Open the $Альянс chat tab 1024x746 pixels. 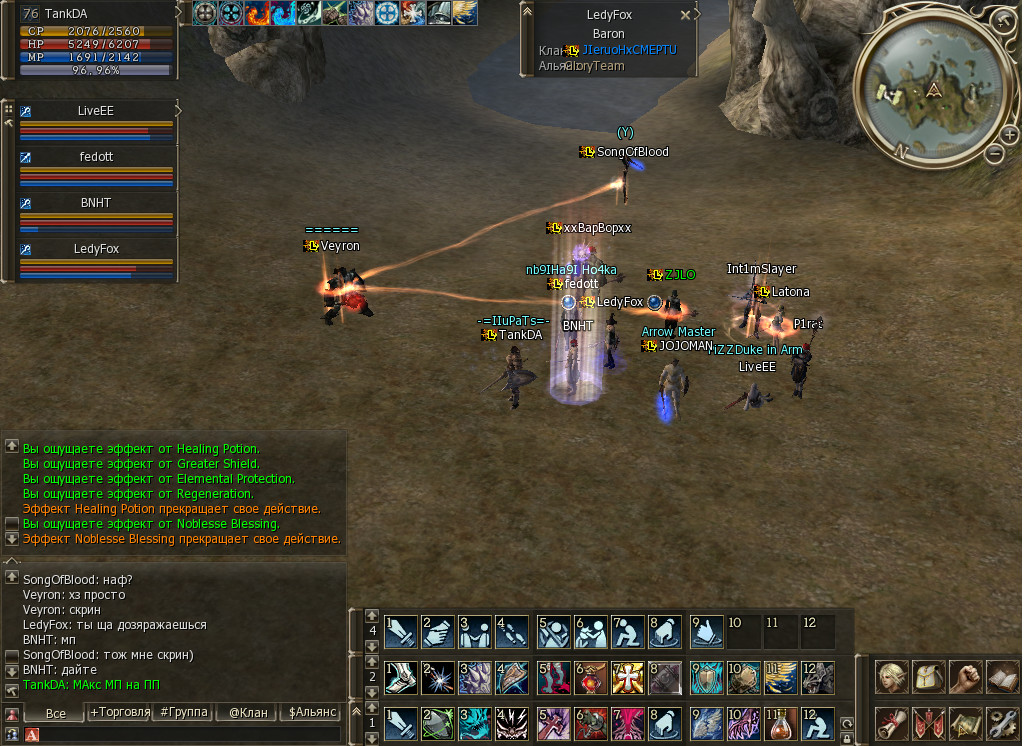coord(311,713)
